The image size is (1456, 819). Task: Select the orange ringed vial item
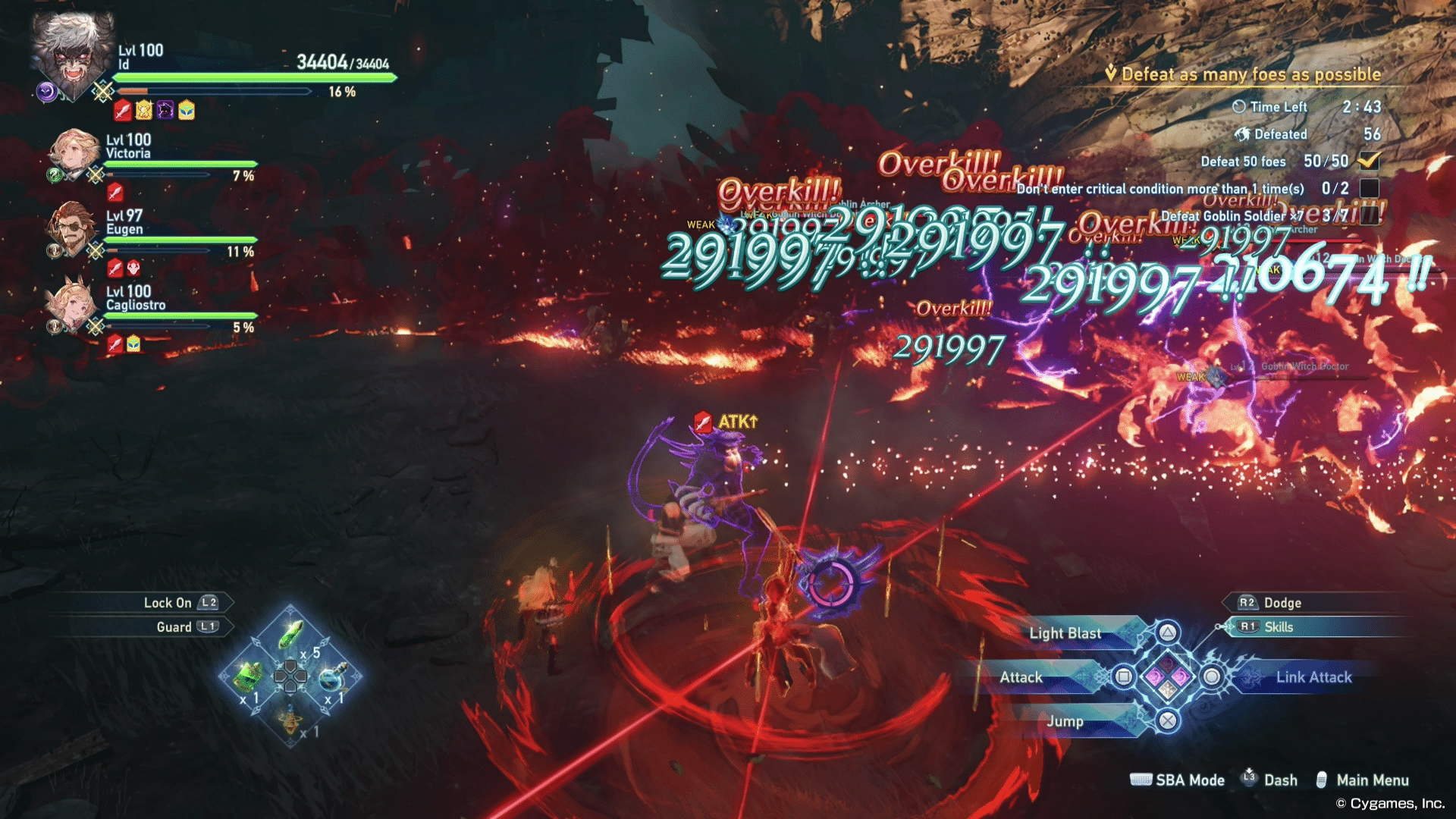pyautogui.click(x=290, y=719)
